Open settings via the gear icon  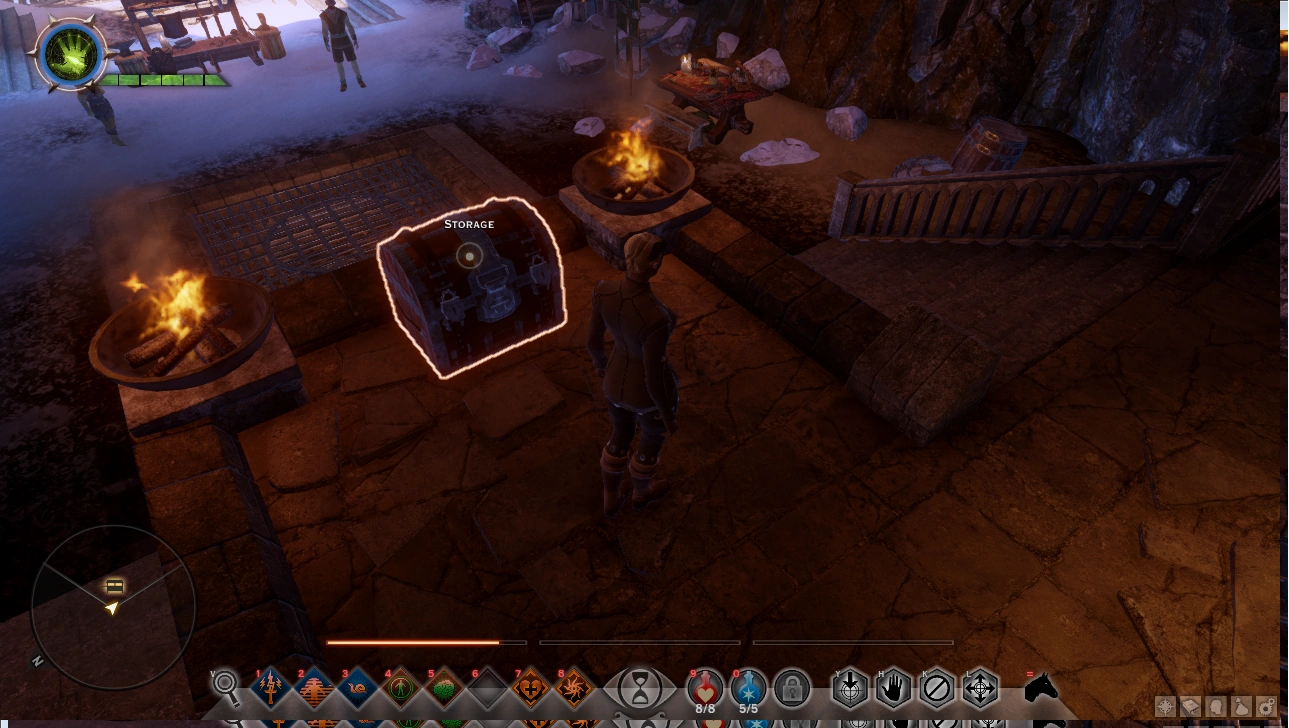pos(1266,708)
